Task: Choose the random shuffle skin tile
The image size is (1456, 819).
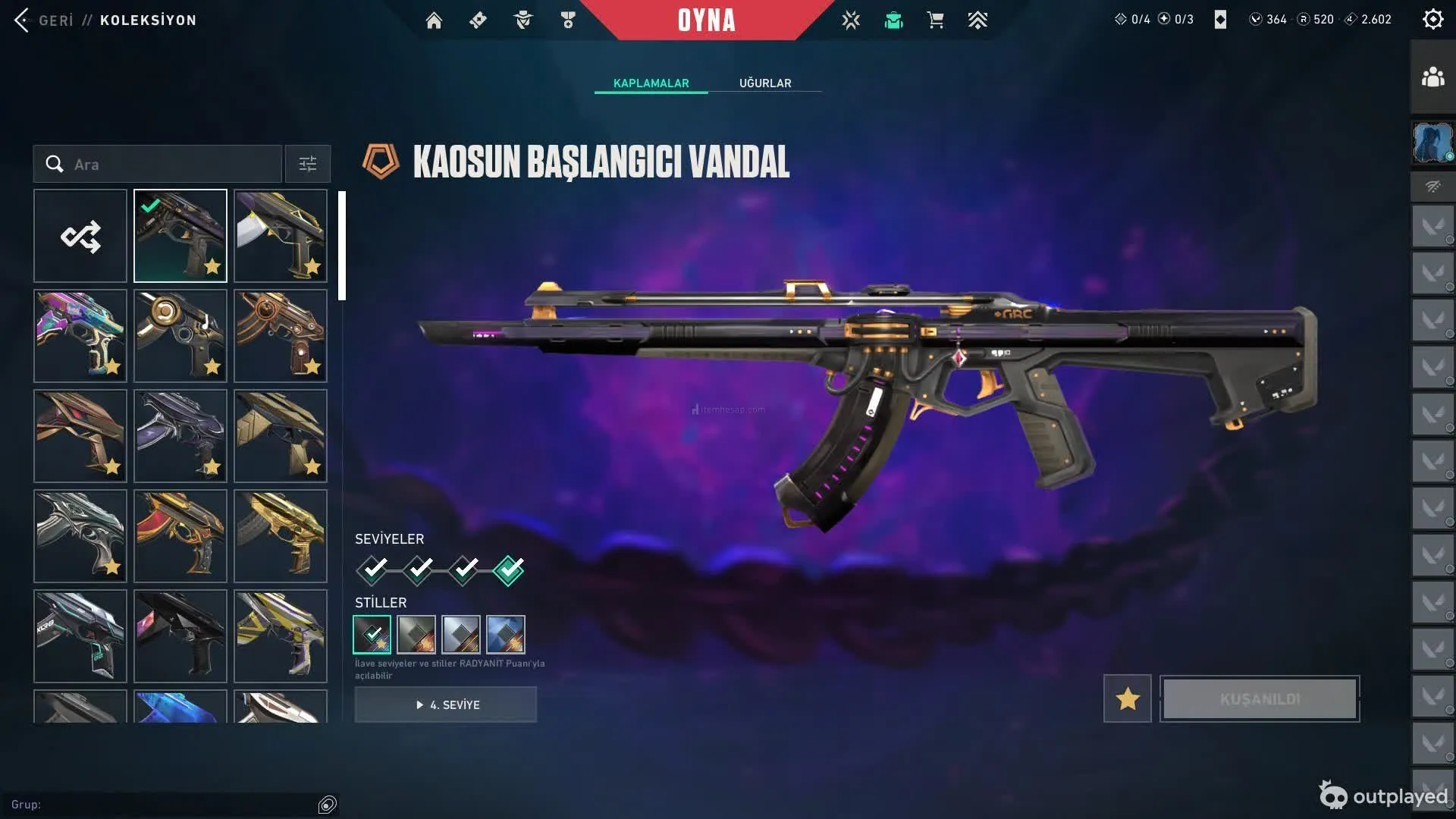Action: pos(80,237)
